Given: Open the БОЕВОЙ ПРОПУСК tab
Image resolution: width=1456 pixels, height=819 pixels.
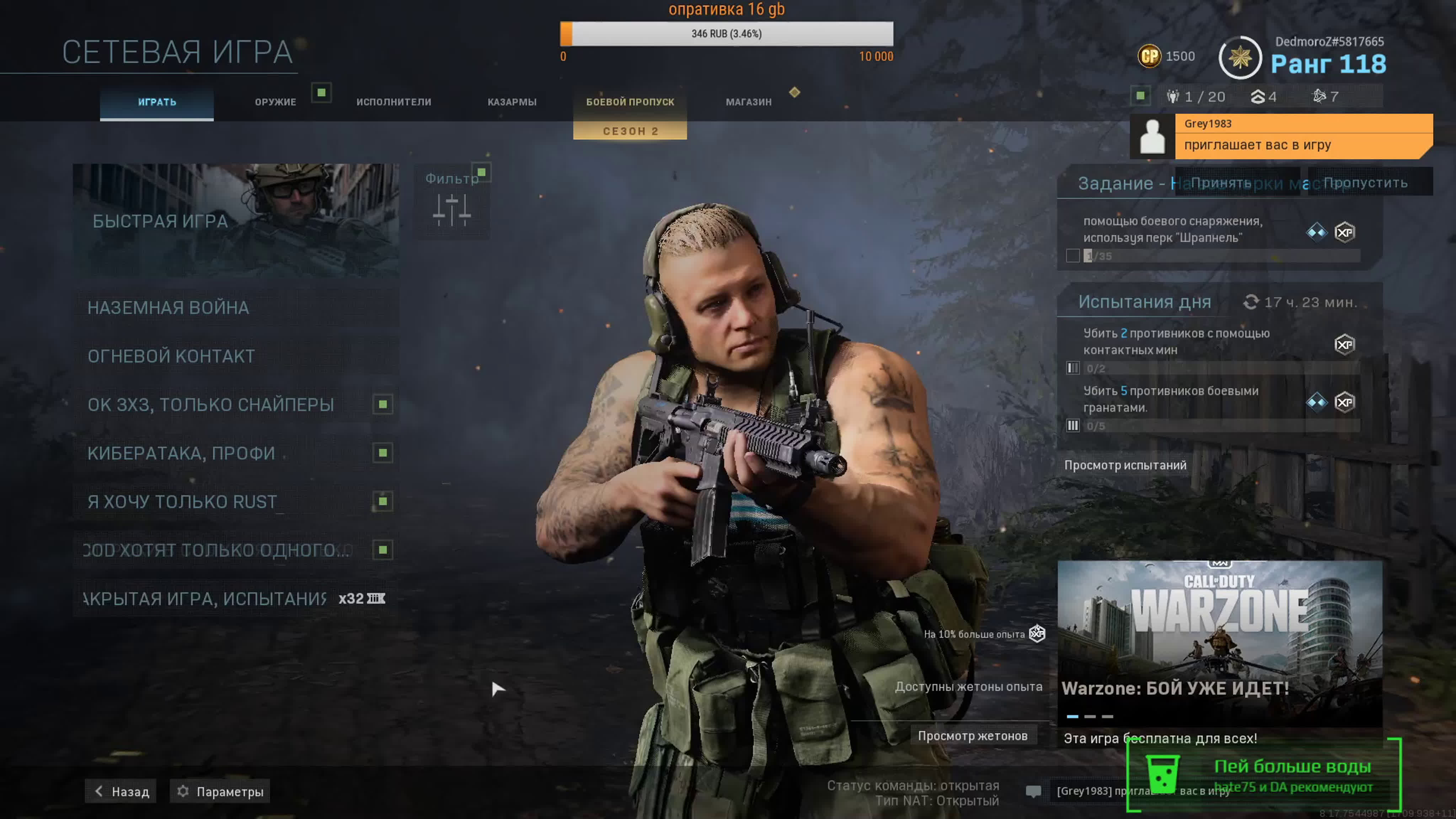Looking at the screenshot, I should click(630, 102).
